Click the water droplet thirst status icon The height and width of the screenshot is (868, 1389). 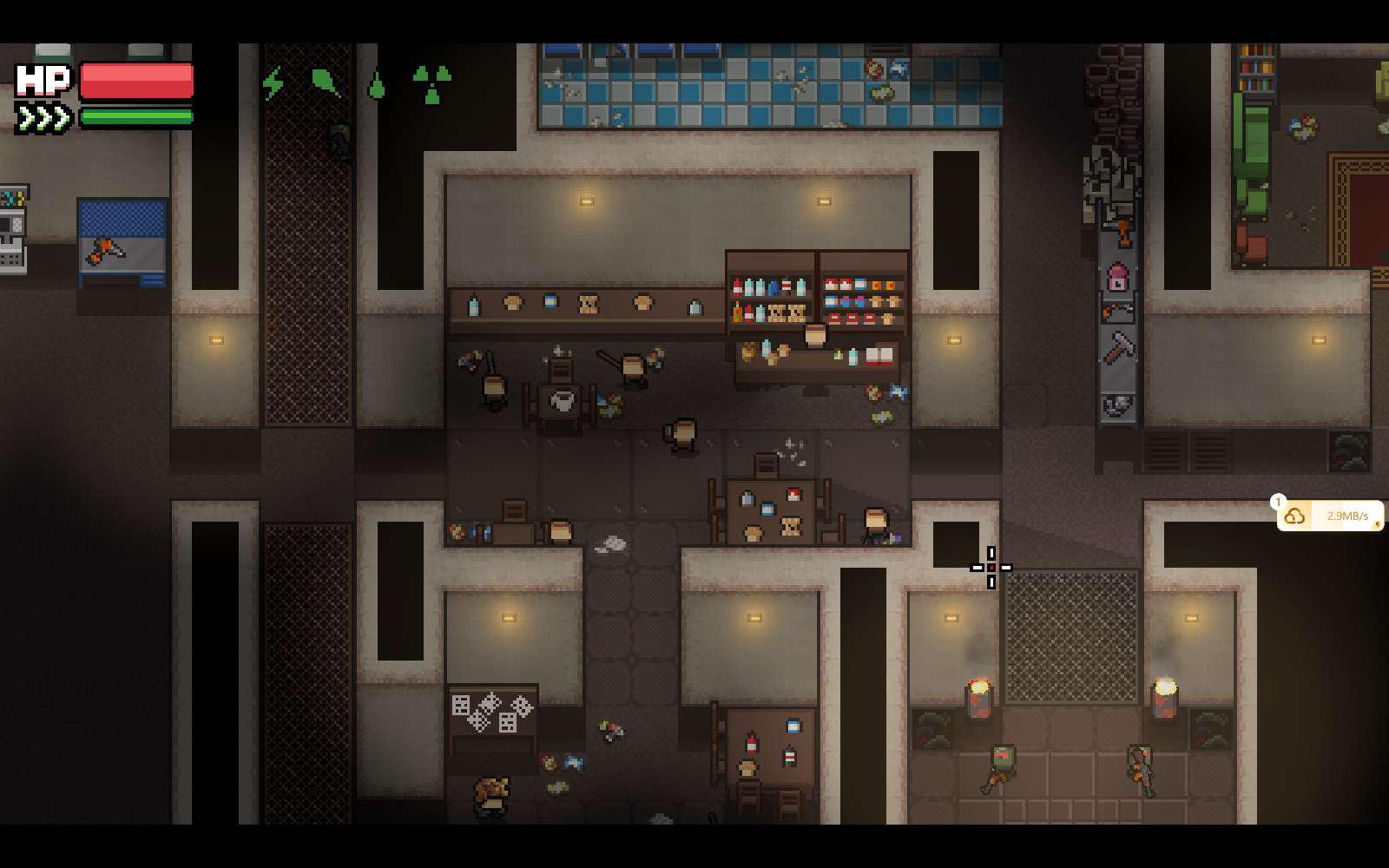click(377, 85)
